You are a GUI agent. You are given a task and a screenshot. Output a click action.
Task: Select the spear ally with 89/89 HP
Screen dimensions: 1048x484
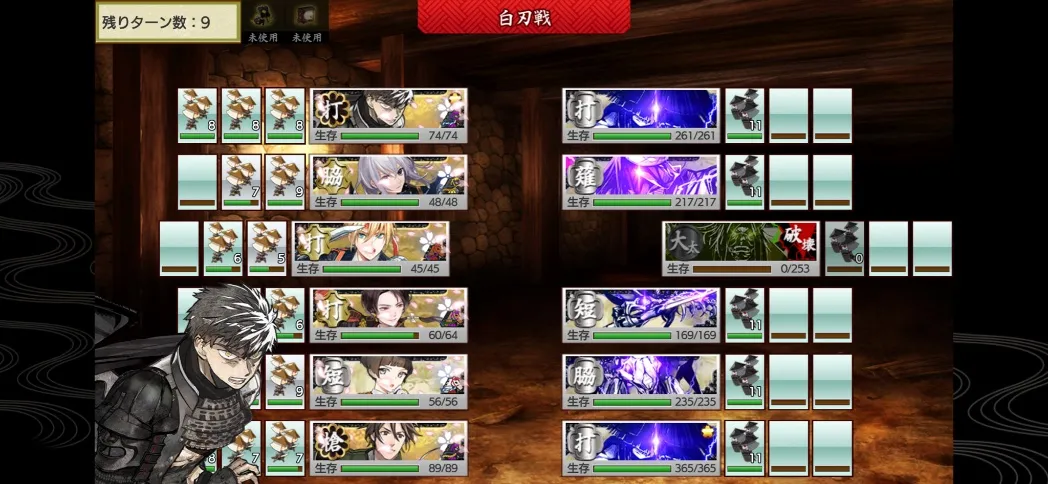pos(388,447)
